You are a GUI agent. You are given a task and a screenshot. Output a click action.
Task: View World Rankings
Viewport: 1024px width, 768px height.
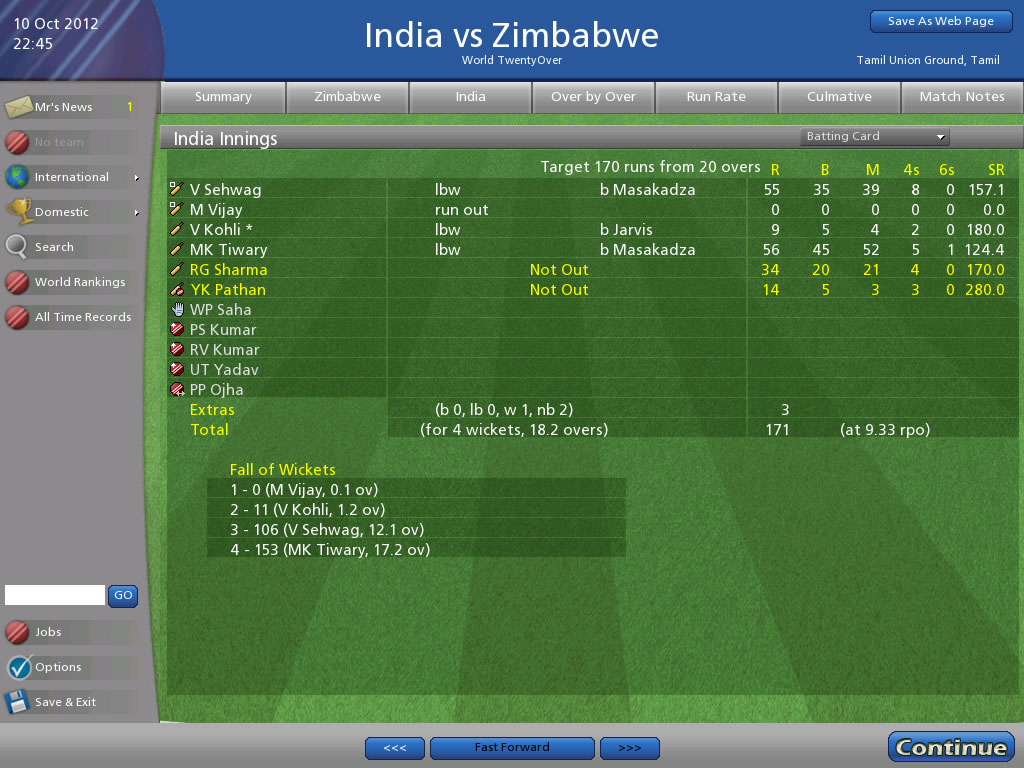(x=79, y=282)
